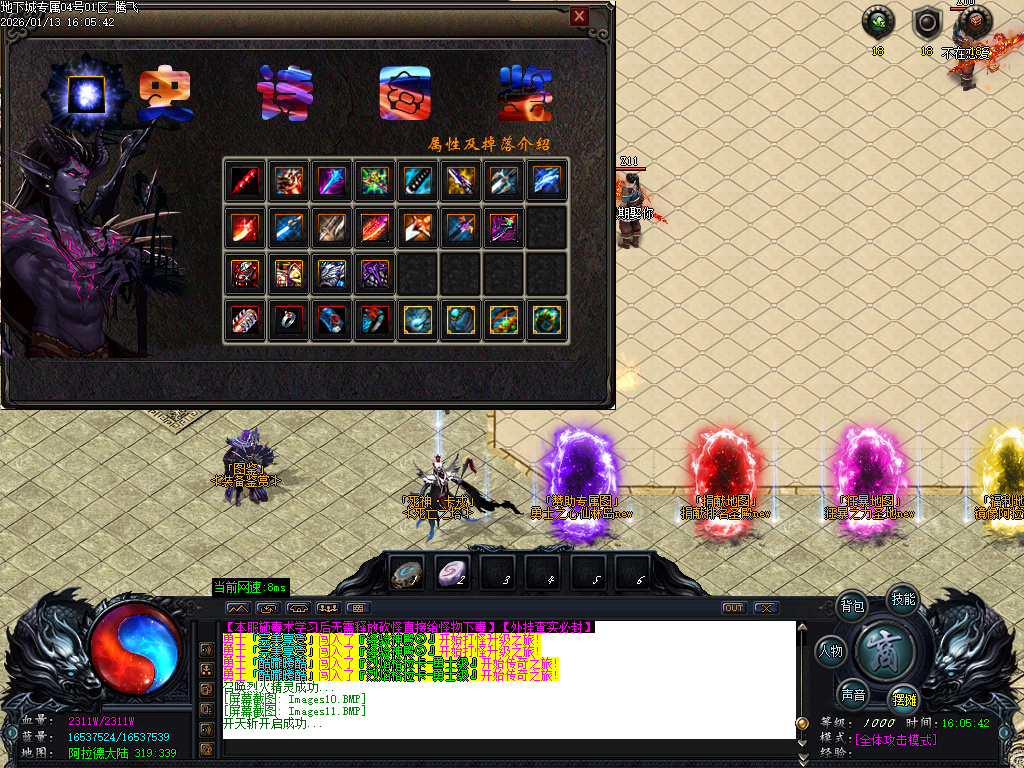Open the 摆摊 stall button

(x=904, y=700)
